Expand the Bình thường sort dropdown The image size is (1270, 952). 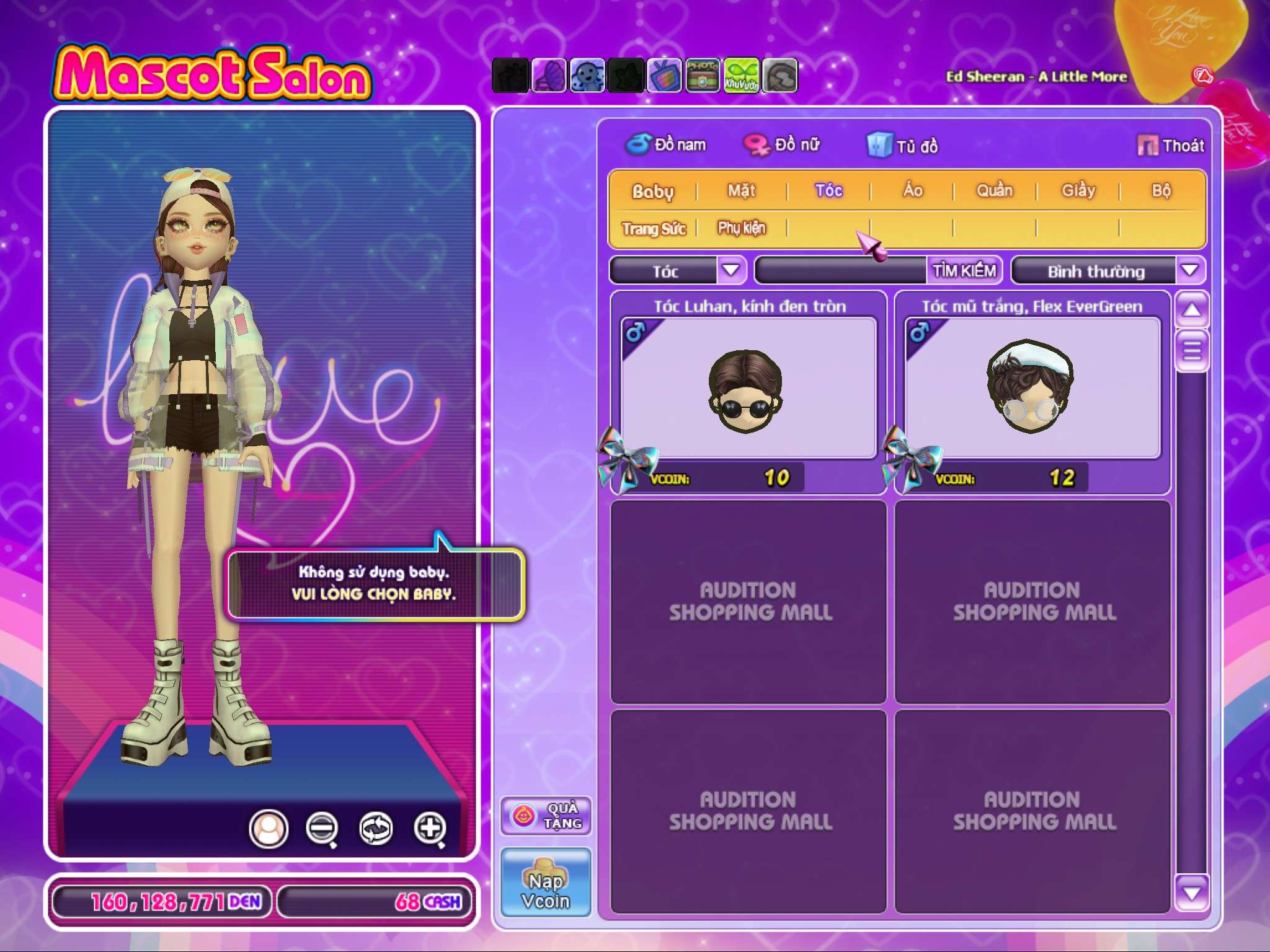click(x=1189, y=271)
